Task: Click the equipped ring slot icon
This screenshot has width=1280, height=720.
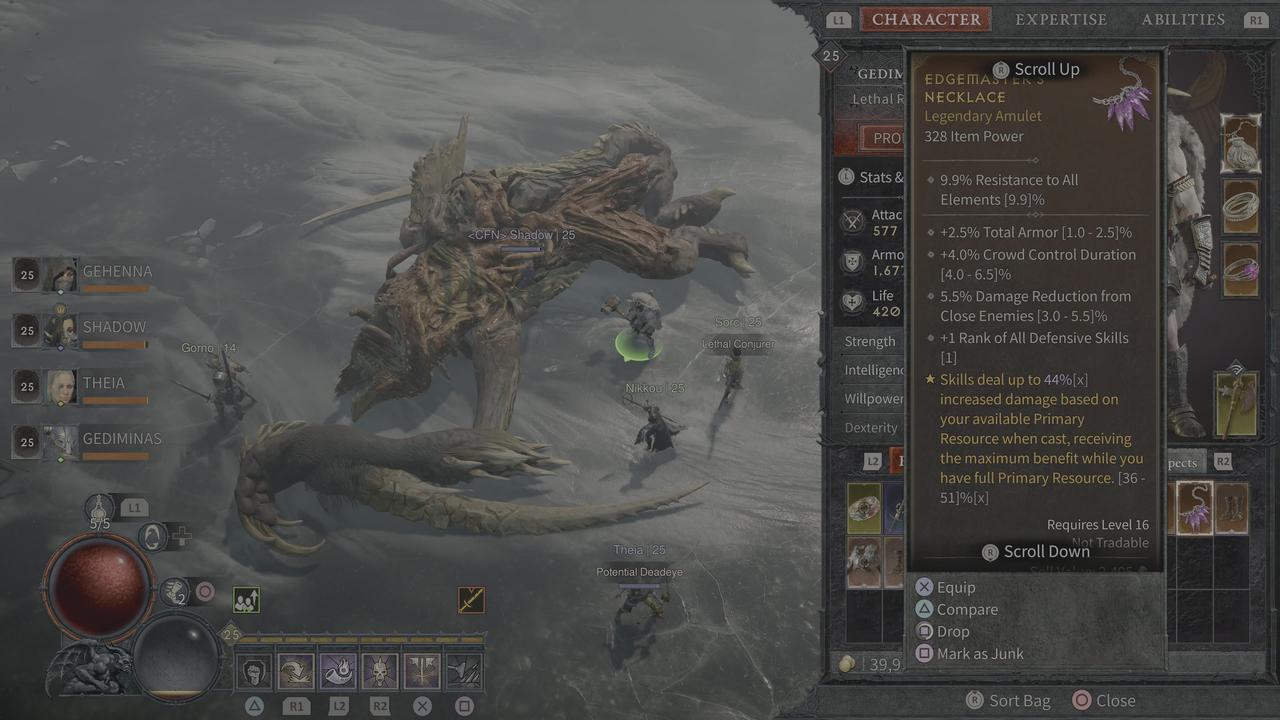Action: pyautogui.click(x=1242, y=206)
